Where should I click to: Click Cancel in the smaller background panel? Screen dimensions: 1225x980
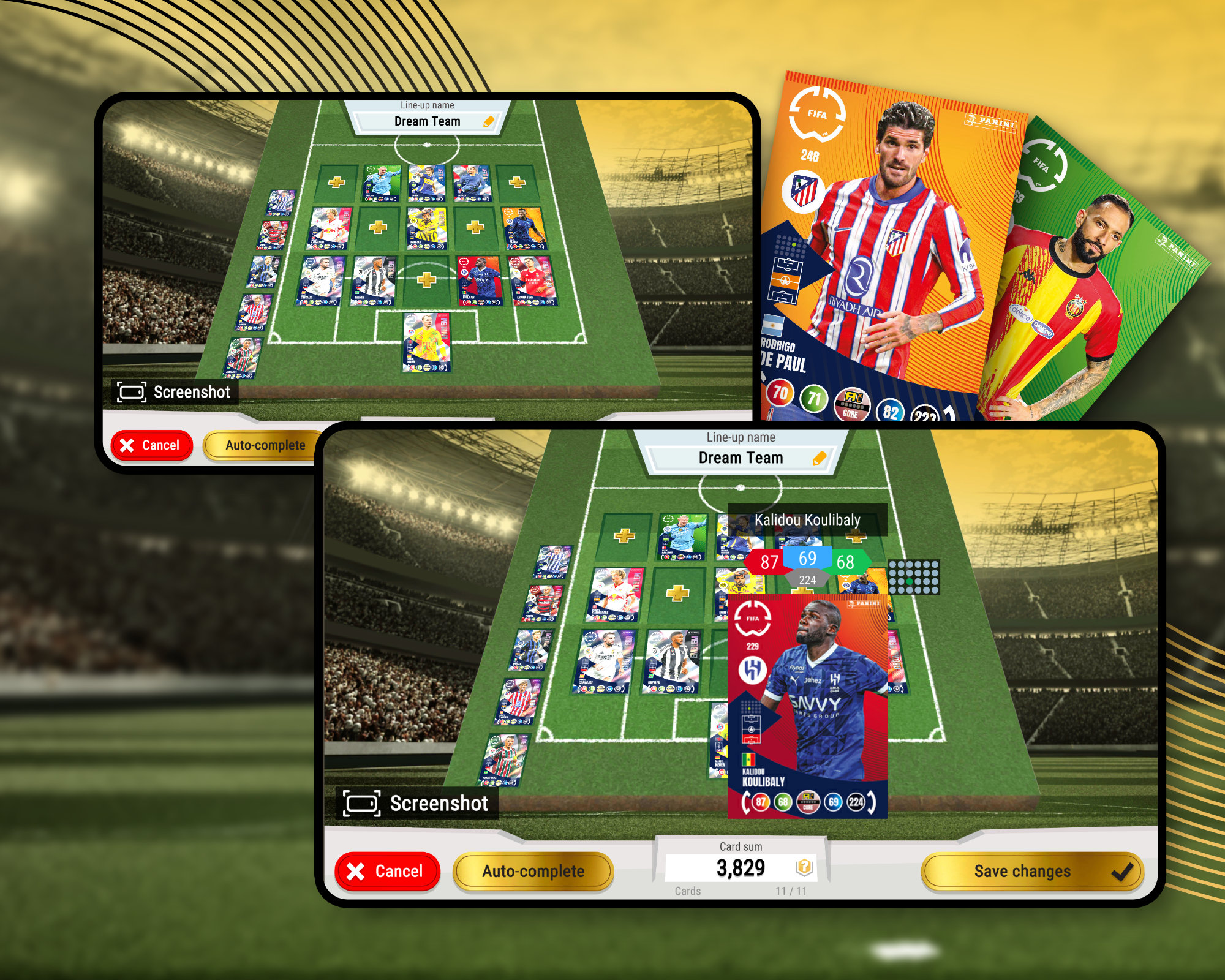pos(151,445)
